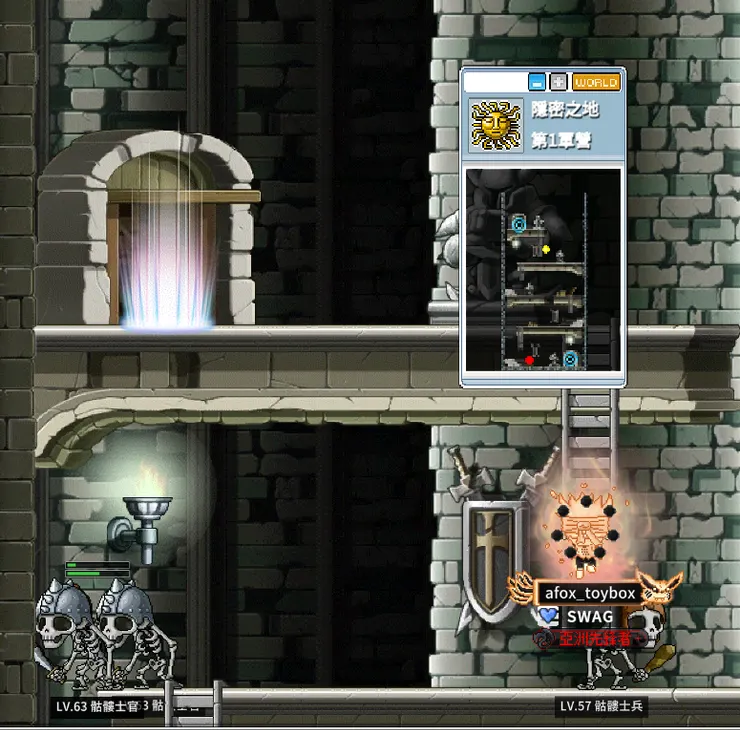Click the red marker on the minimap
The image size is (740, 730).
(x=529, y=360)
